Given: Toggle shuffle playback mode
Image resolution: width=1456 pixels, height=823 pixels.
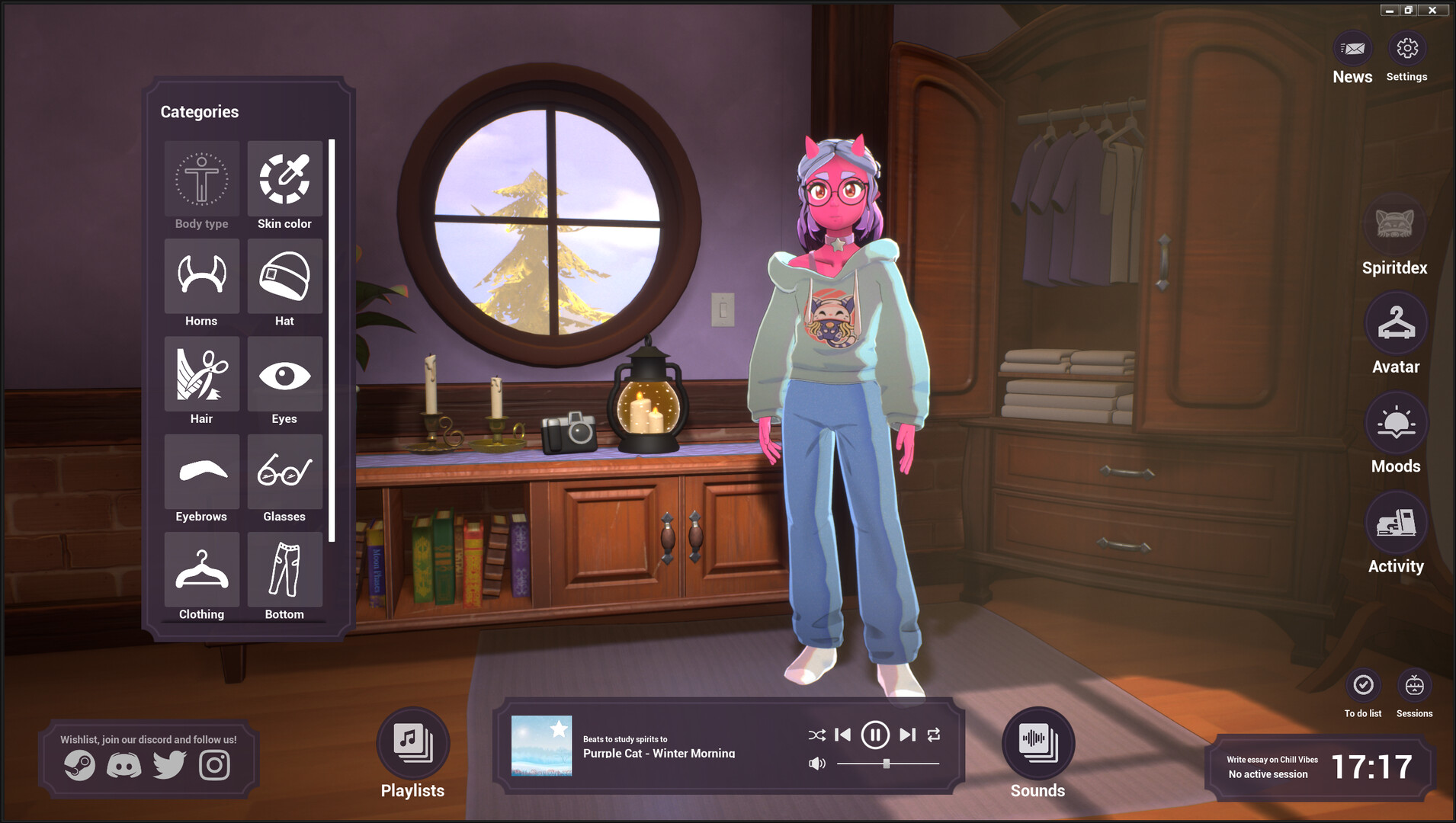Looking at the screenshot, I should (816, 735).
